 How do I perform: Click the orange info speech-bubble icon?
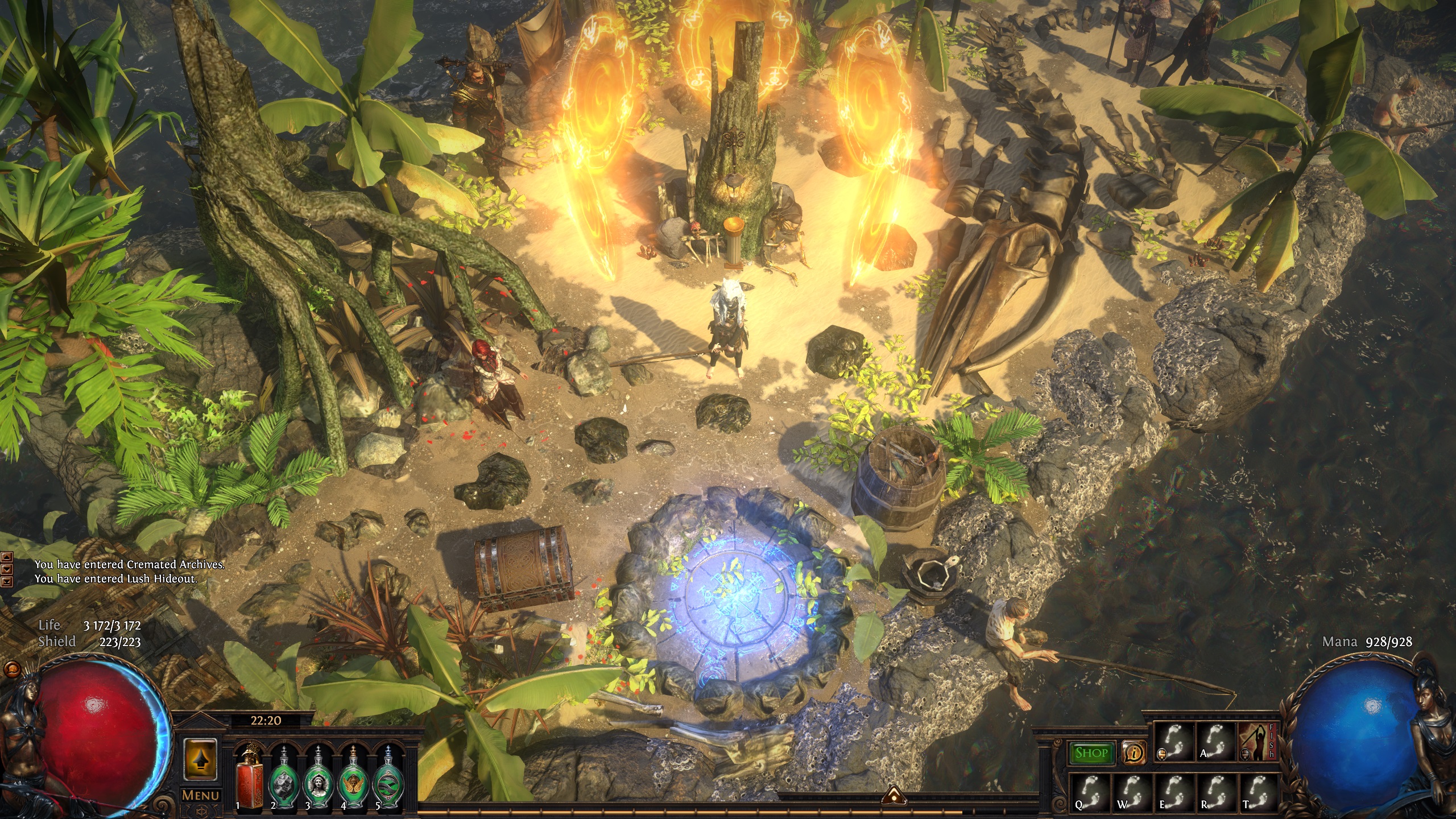(x=1134, y=753)
